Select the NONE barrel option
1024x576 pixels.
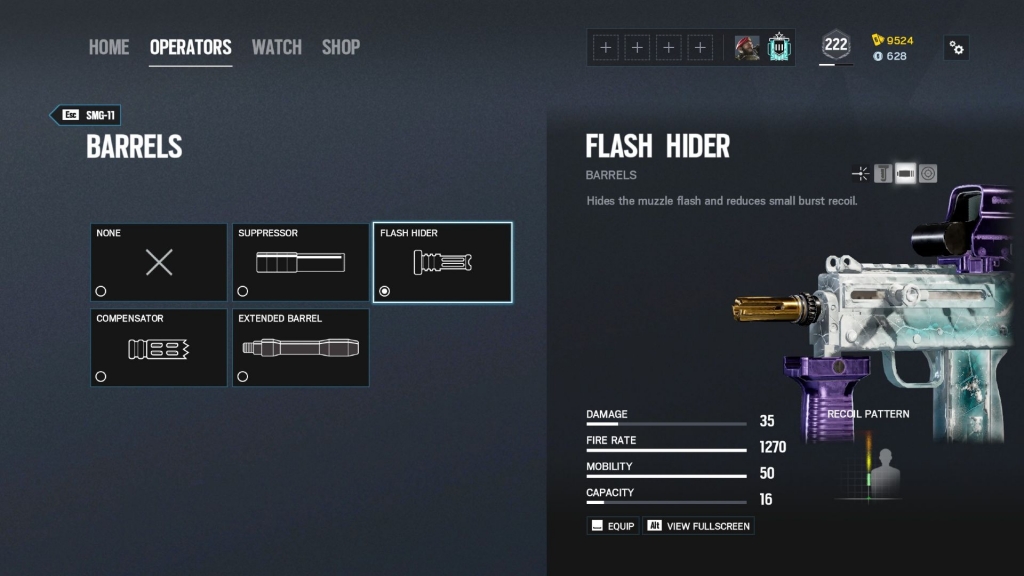point(159,262)
